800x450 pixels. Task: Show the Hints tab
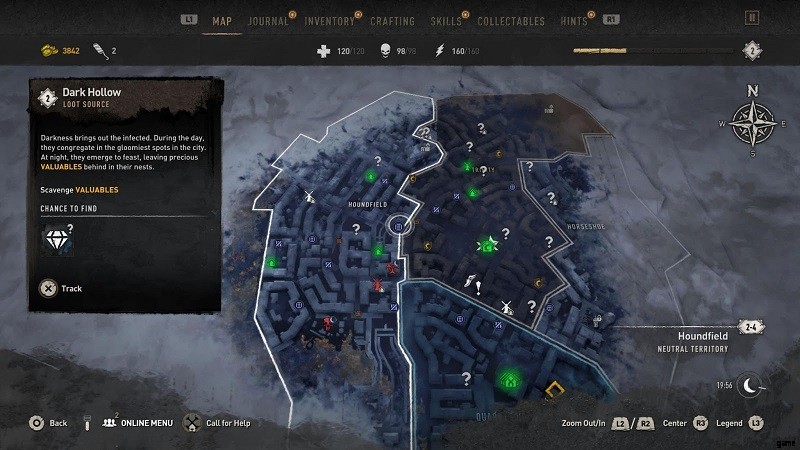(576, 20)
